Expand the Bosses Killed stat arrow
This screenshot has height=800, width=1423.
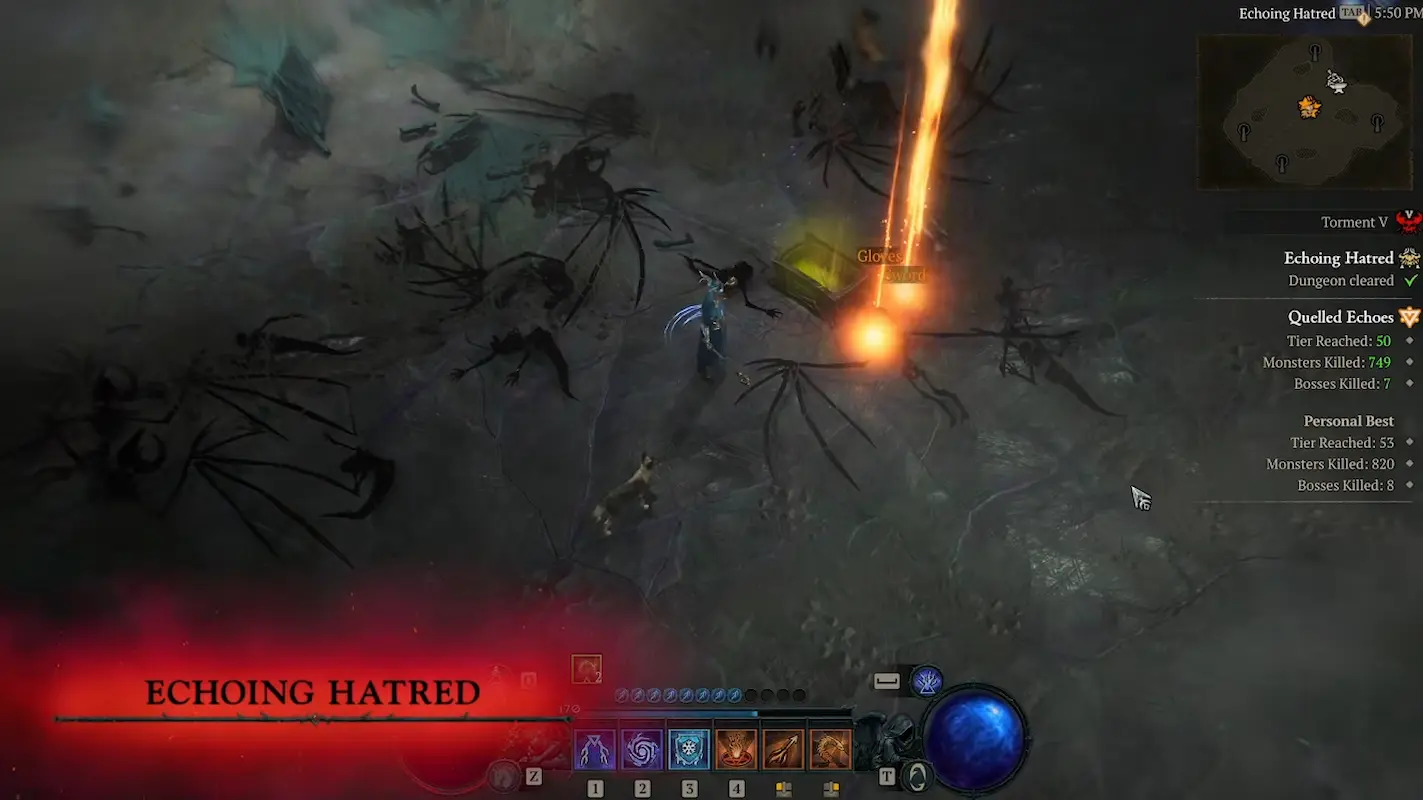click(1408, 383)
